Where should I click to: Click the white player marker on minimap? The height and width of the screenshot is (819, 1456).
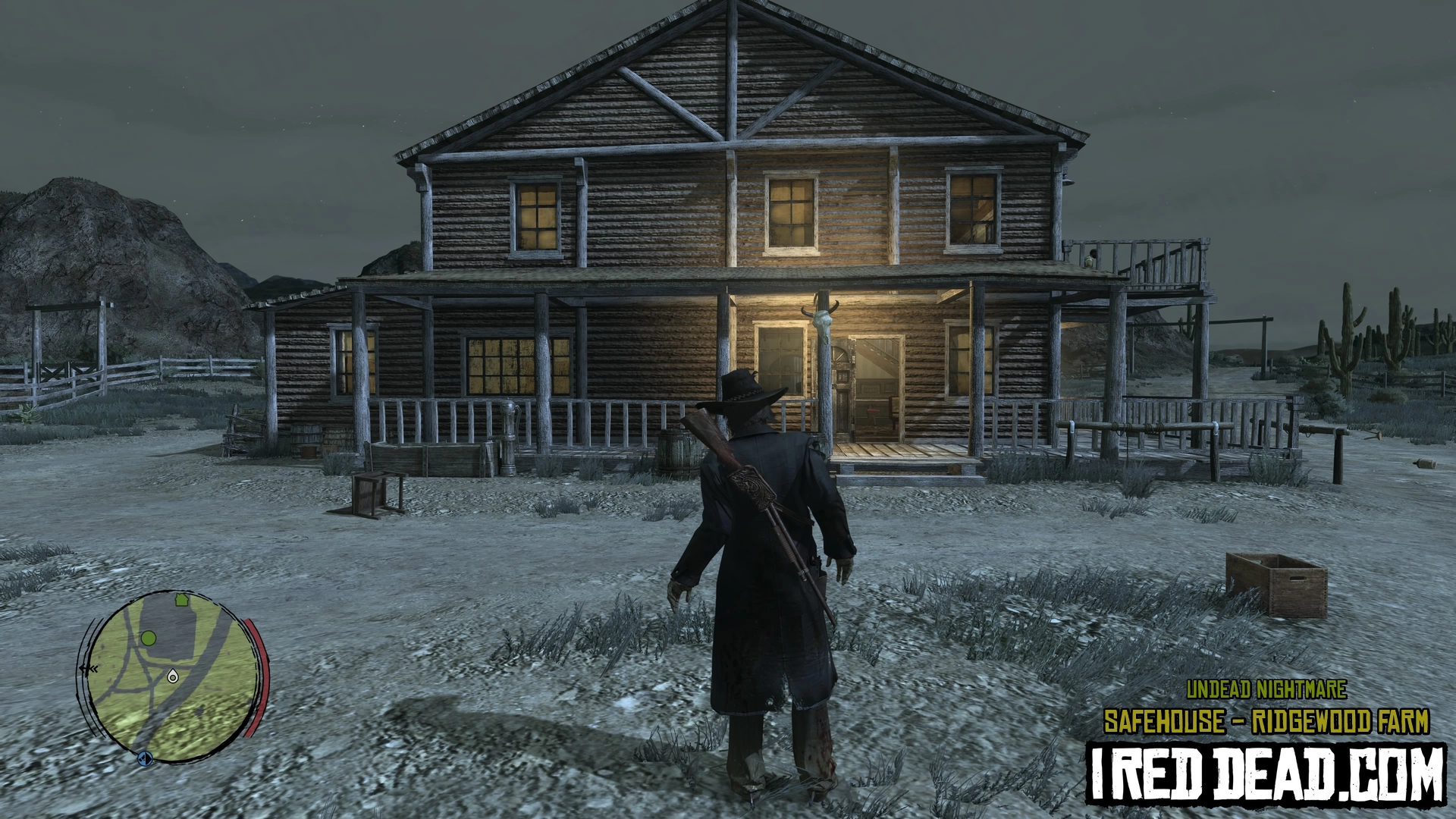[x=172, y=674]
